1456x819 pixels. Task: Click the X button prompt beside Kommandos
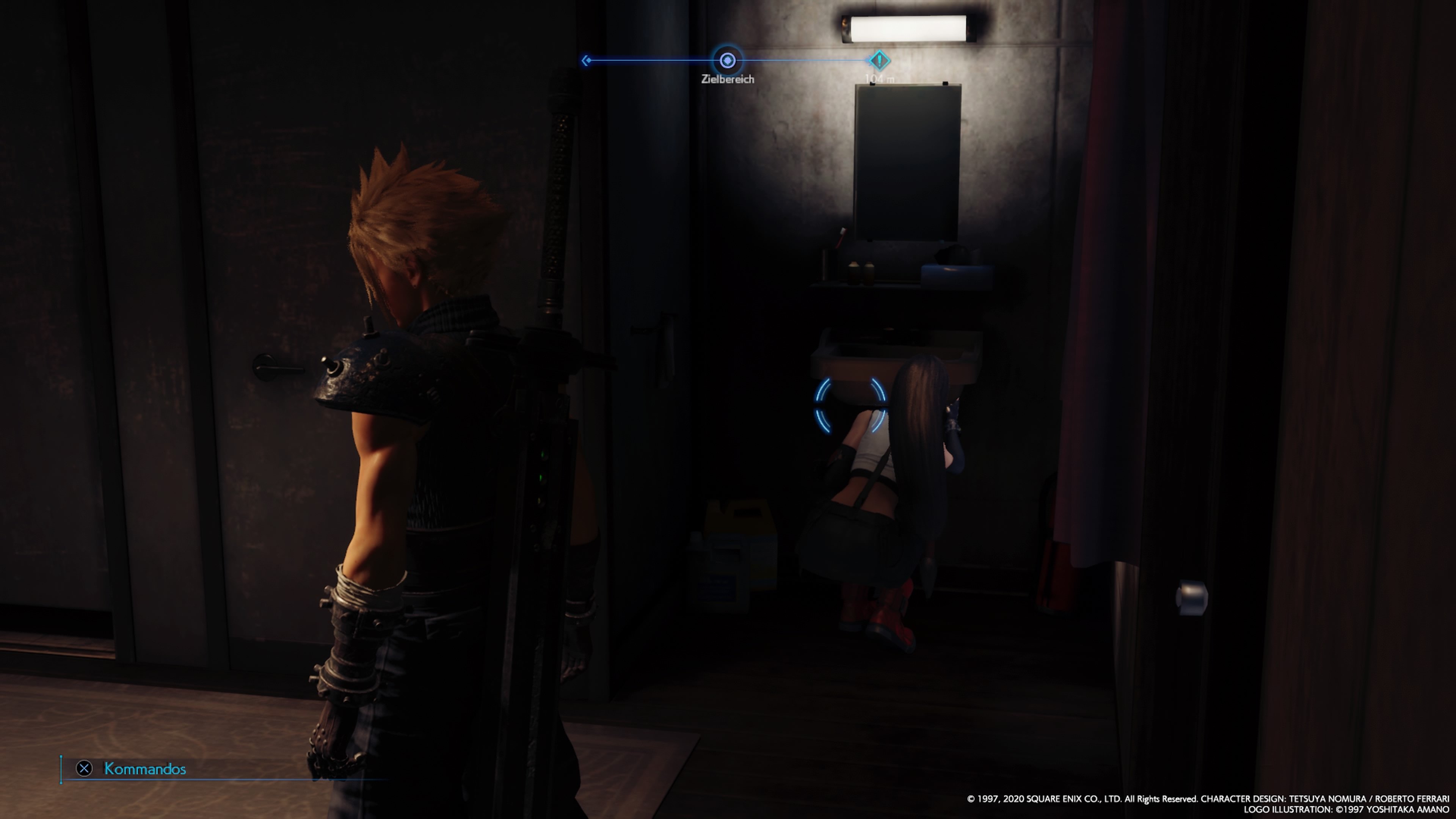coord(84,768)
